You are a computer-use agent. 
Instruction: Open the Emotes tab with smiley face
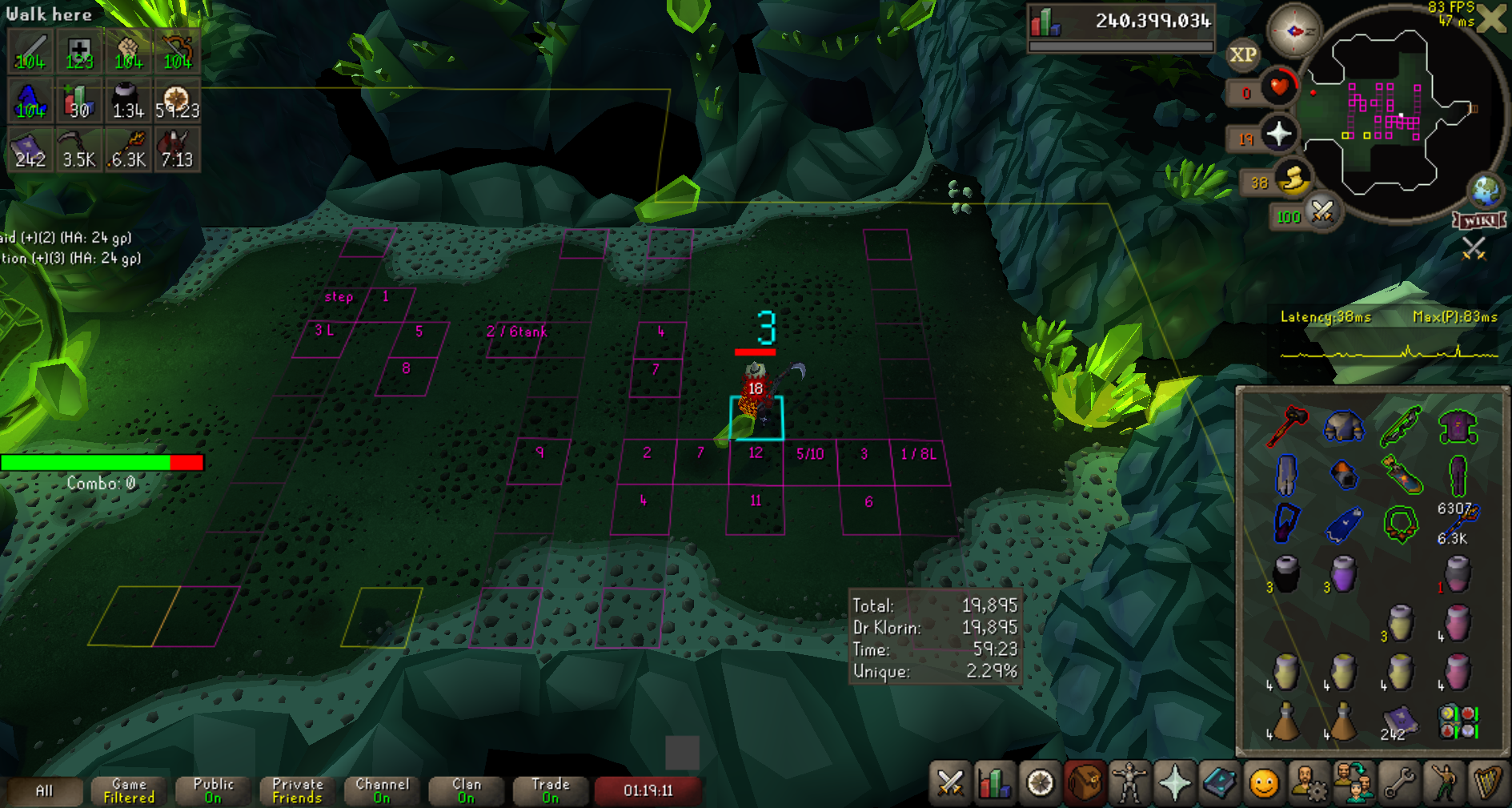click(x=1264, y=782)
